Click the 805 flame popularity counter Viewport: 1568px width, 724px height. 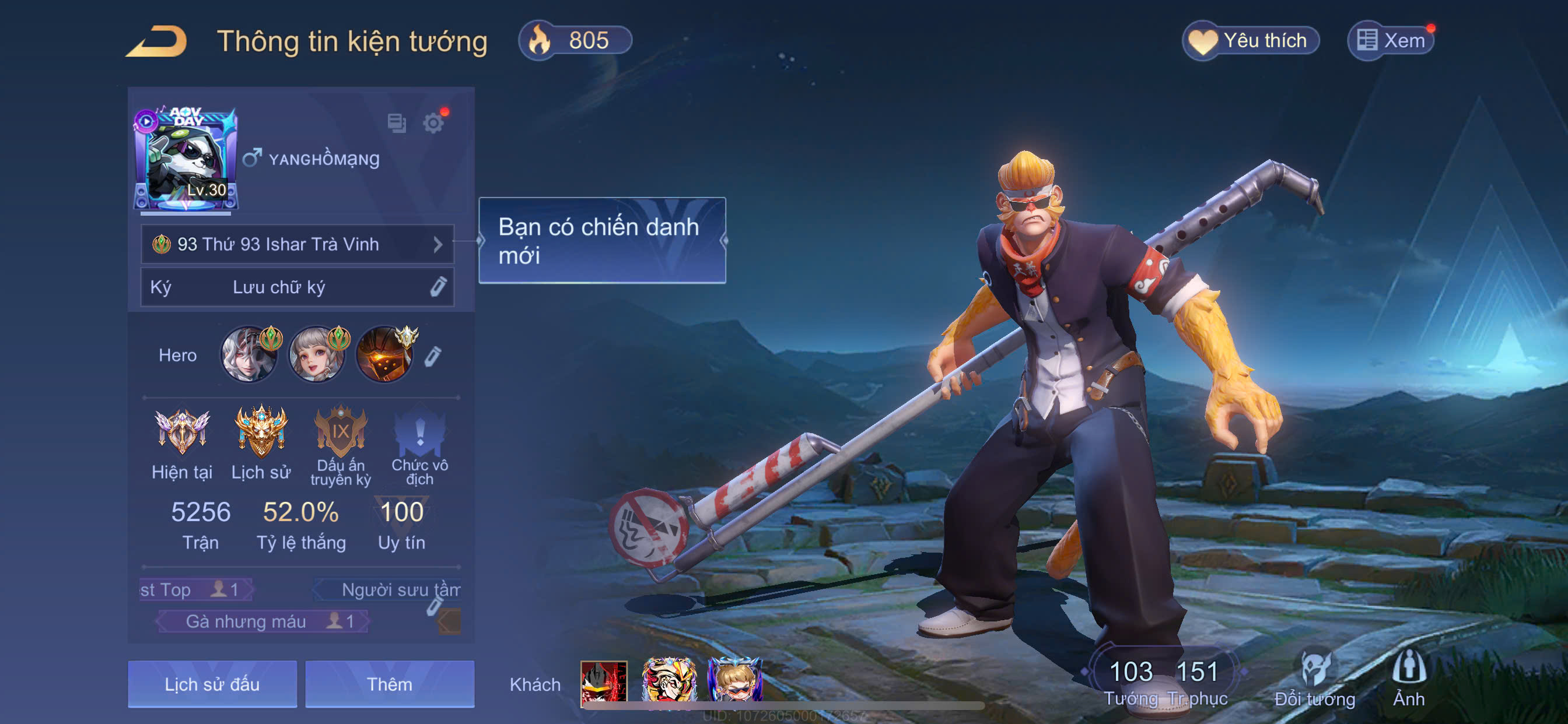pos(575,41)
